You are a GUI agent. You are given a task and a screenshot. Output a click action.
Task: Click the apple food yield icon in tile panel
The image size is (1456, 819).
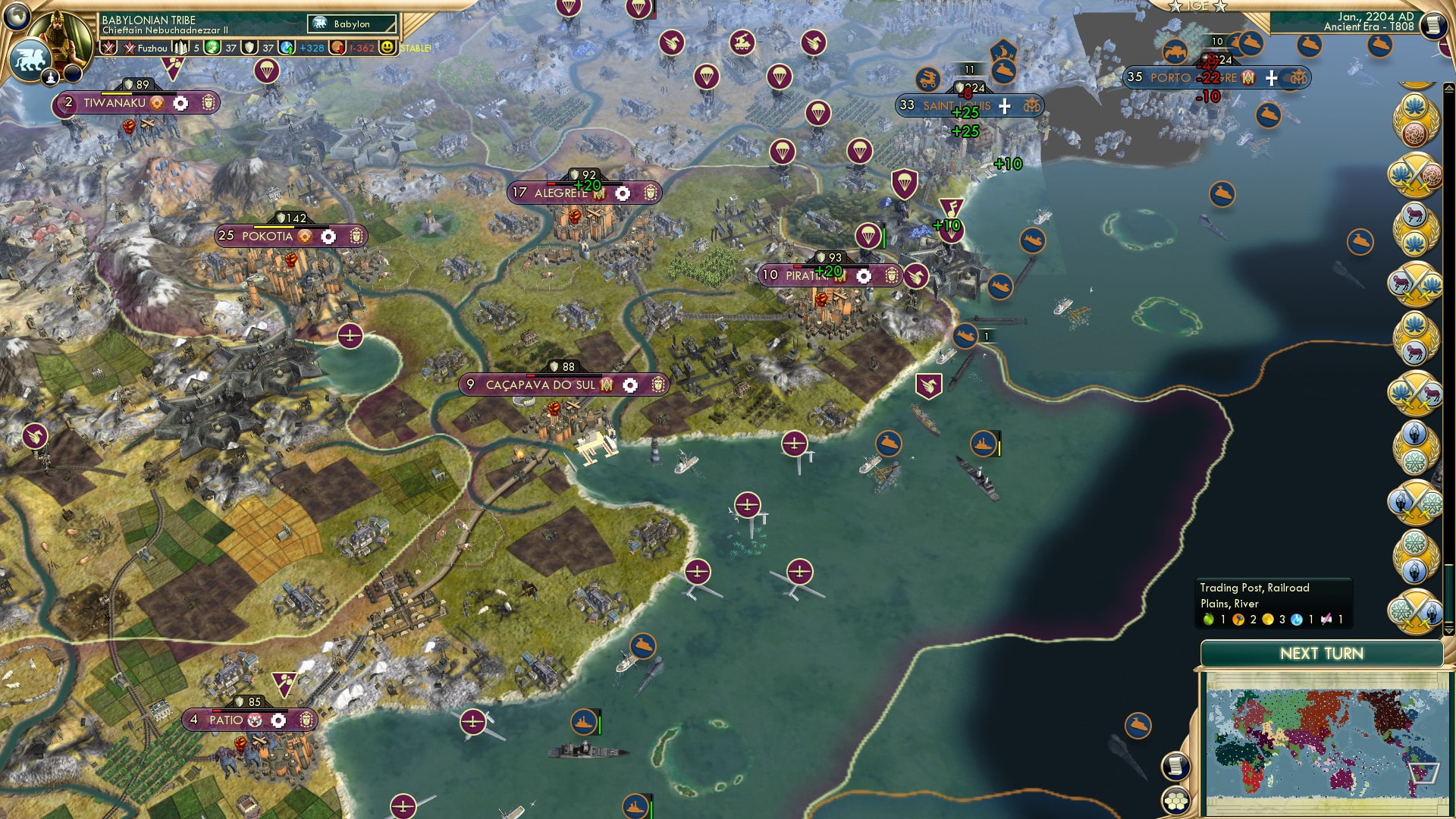[x=1209, y=620]
